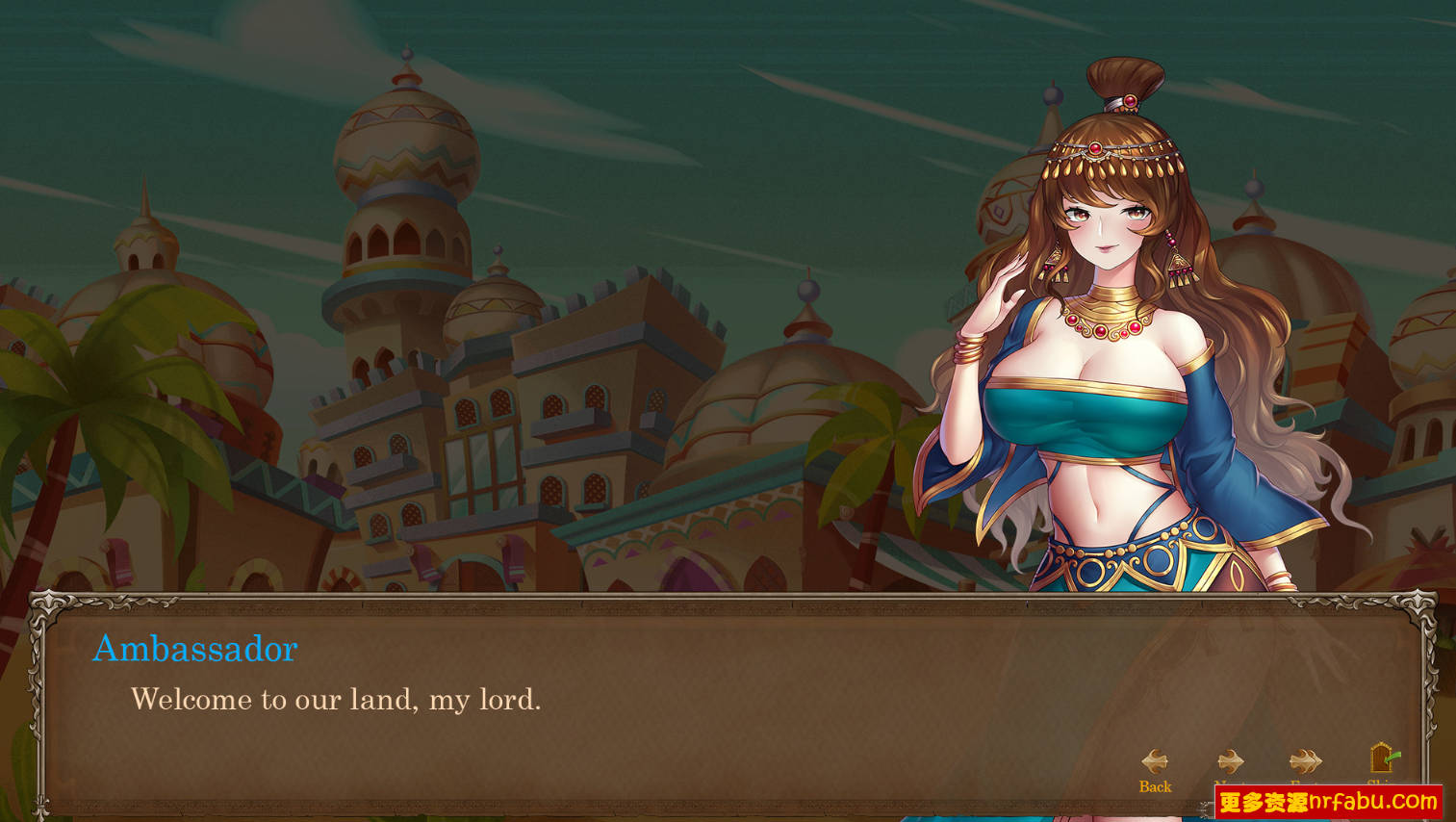Click the left-pointing fleur arrow to go back

1157,760
